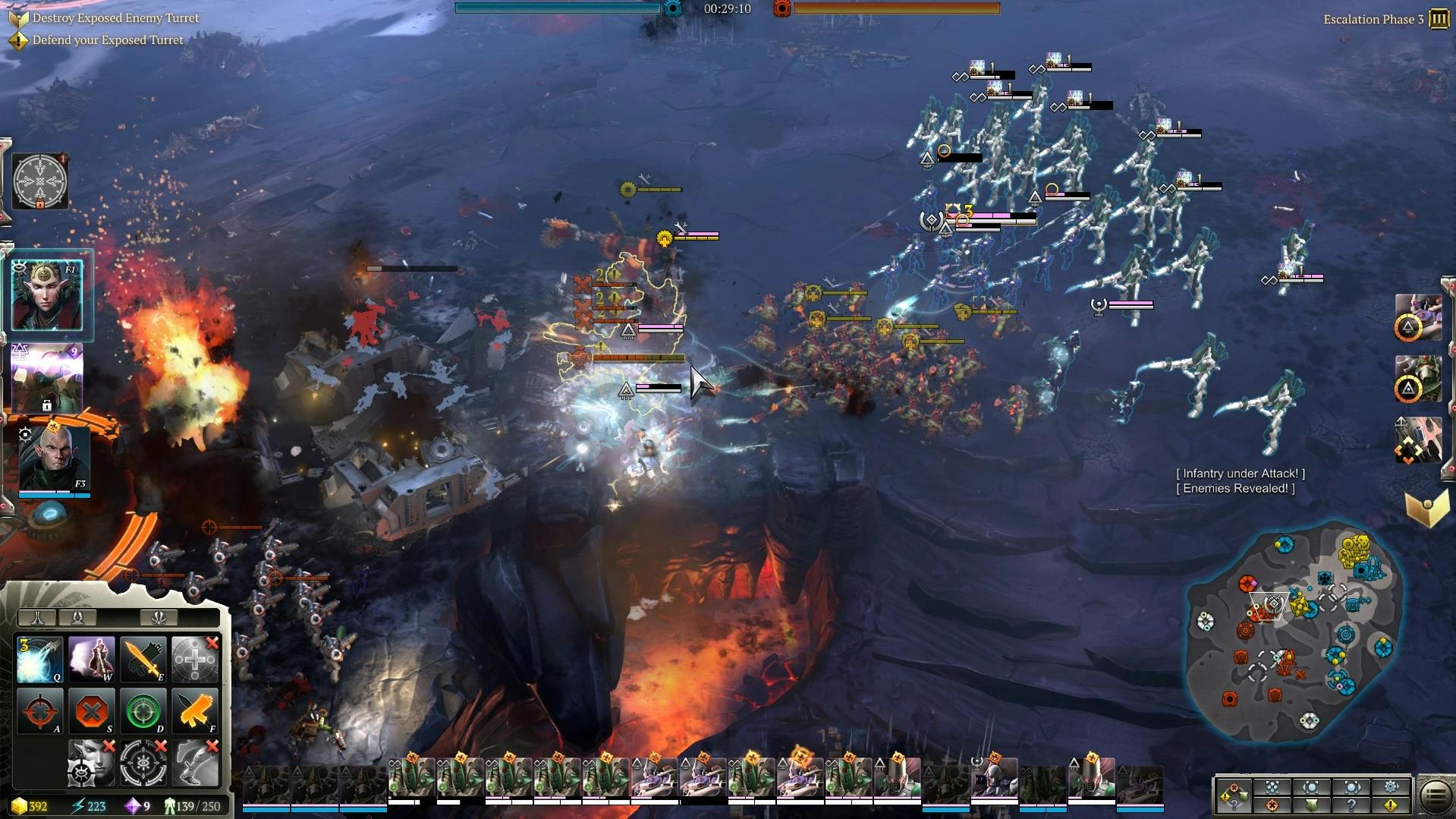The width and height of the screenshot is (1456, 819).
Task: Issue the red crosshair attack-move command
Action: [40, 711]
